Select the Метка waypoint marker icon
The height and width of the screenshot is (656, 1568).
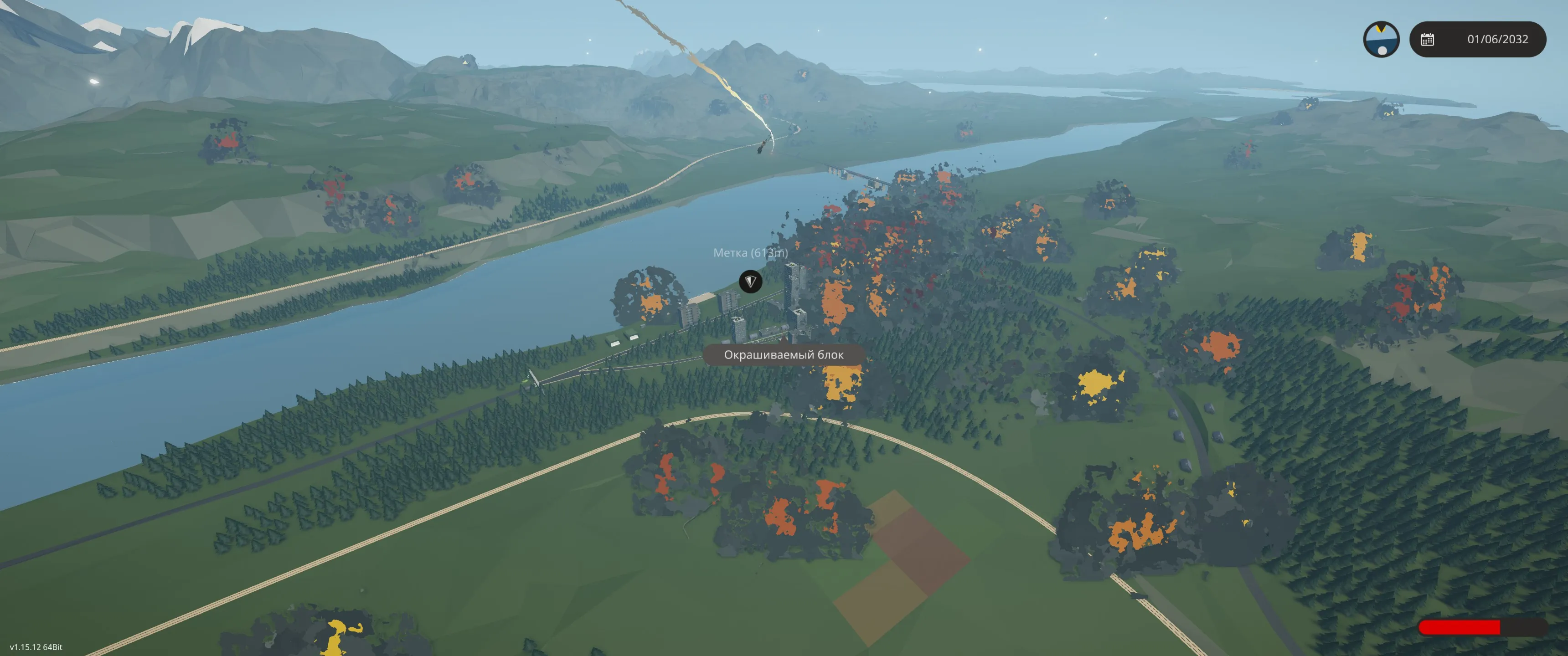tap(750, 281)
